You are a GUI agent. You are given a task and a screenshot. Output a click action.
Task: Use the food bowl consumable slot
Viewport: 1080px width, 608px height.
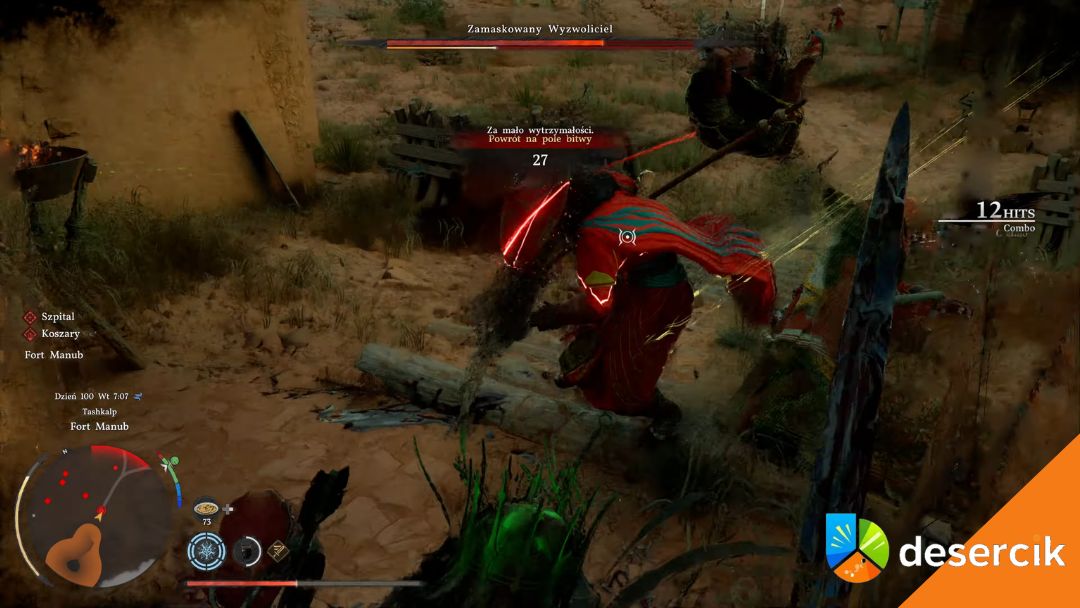208,507
